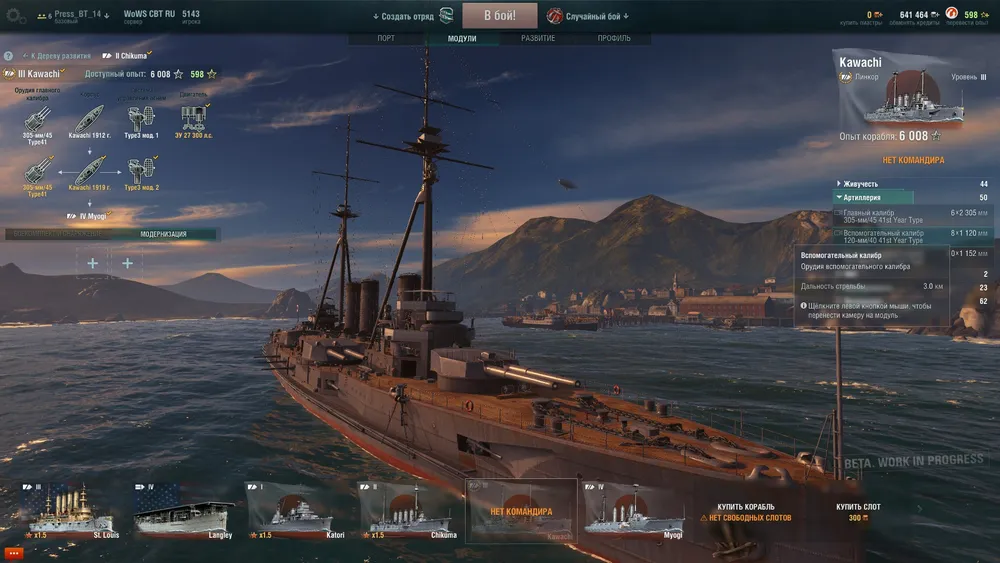The height and width of the screenshot is (563, 1000).
Task: Open the Профиль tab
Action: (613, 39)
